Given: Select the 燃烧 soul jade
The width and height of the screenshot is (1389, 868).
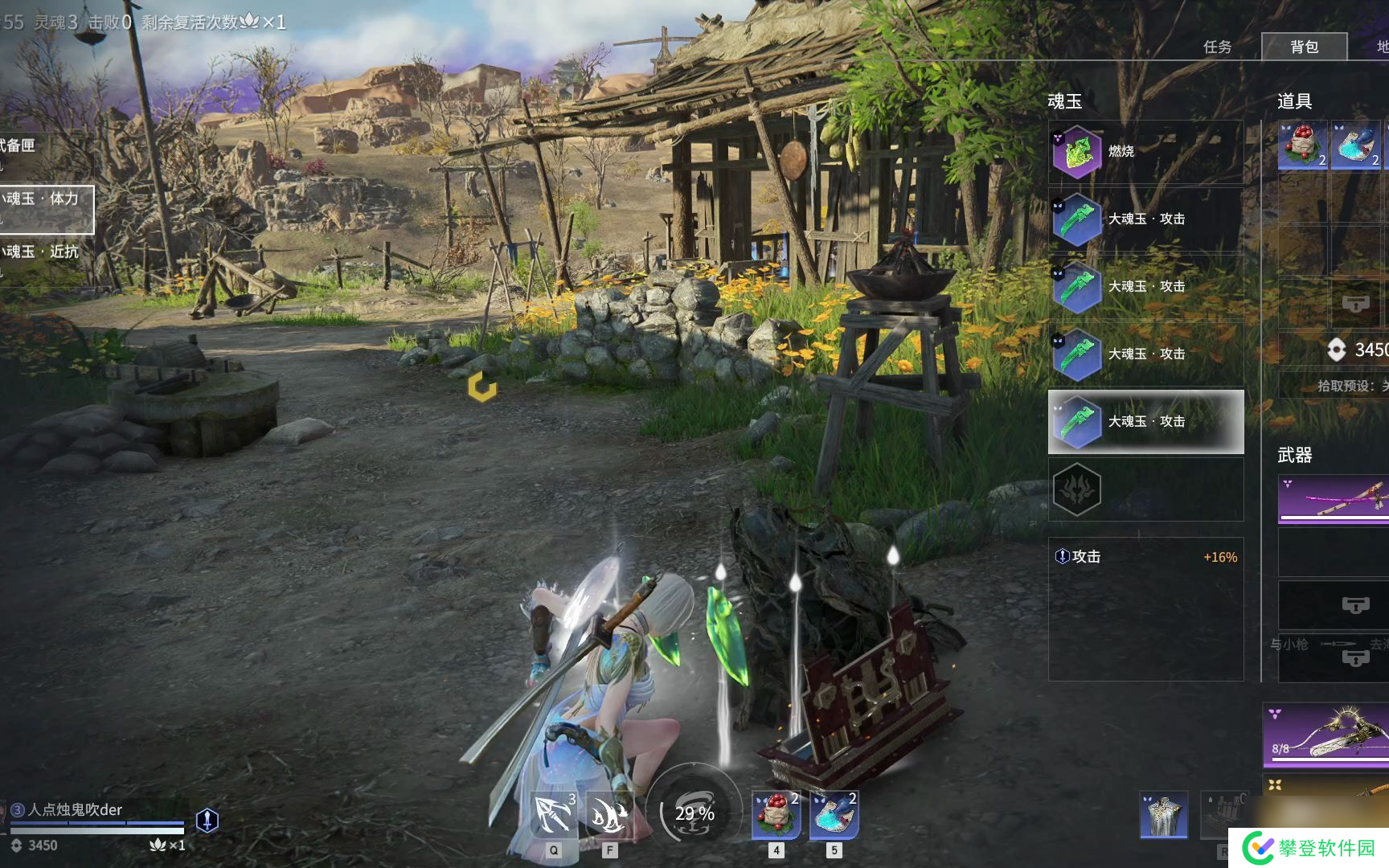Looking at the screenshot, I should (1145, 152).
